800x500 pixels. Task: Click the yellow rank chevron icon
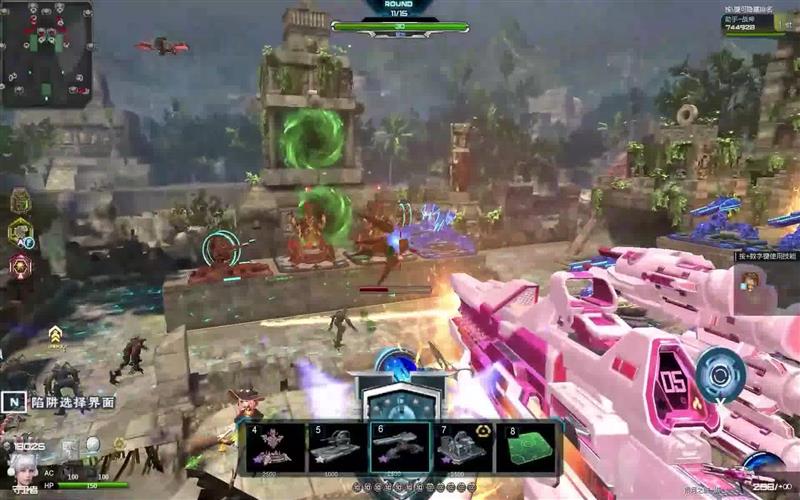(55, 333)
